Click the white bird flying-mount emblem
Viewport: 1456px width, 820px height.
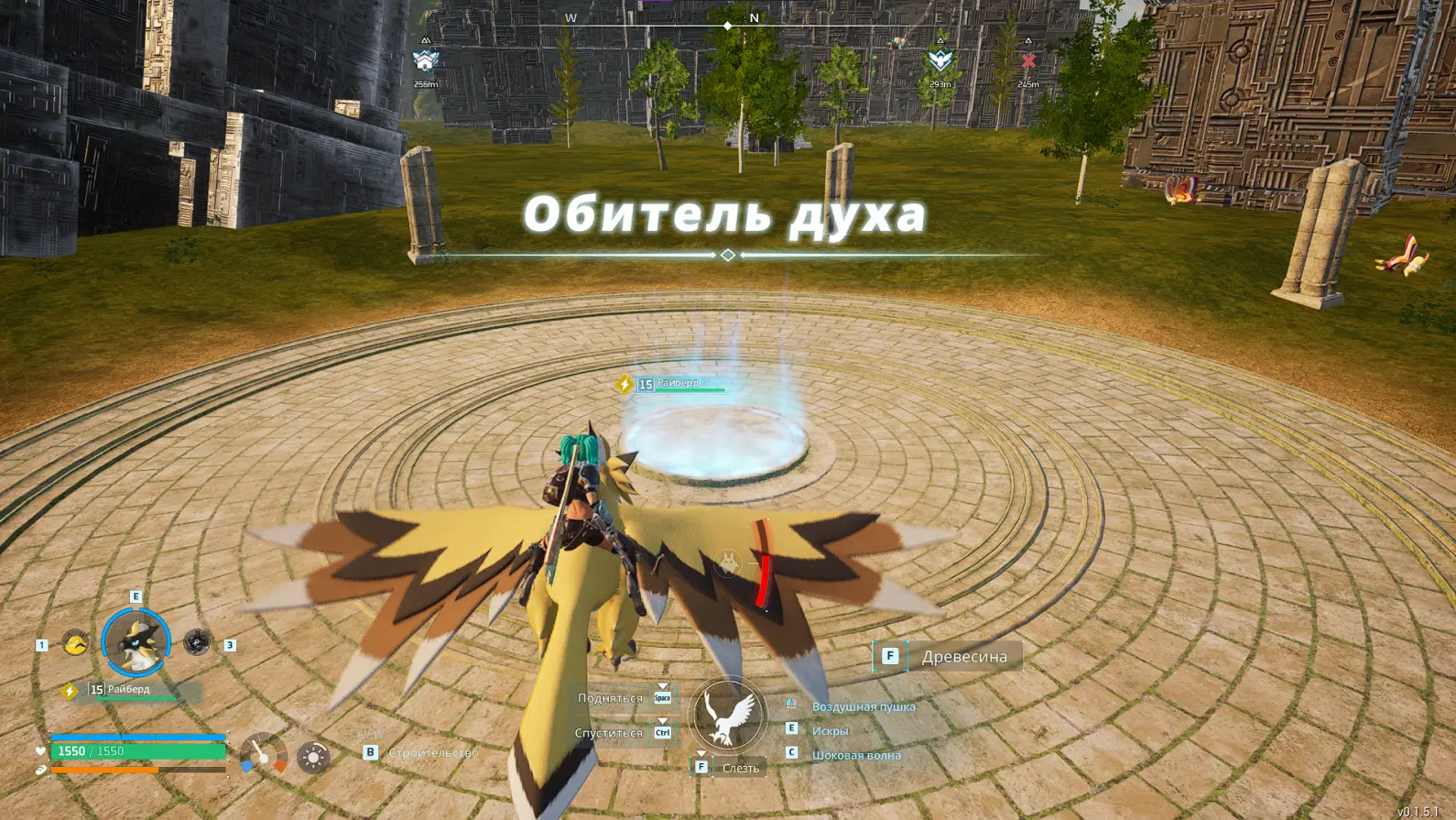[728, 716]
